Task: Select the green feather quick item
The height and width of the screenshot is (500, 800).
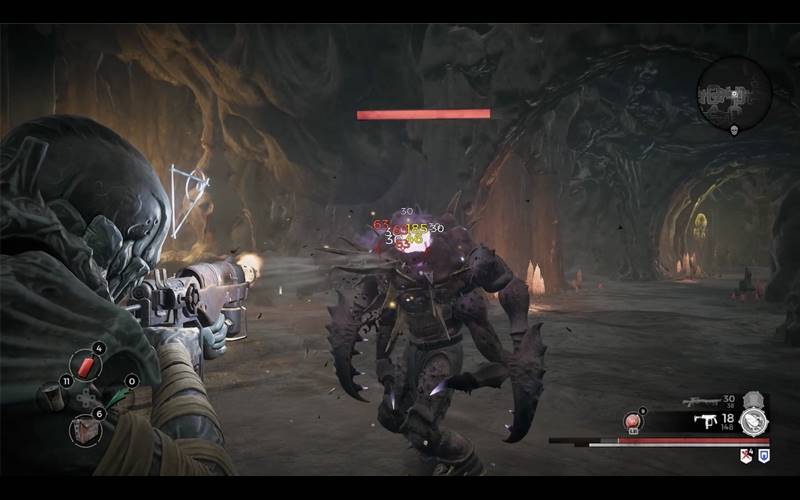Action: click(x=118, y=398)
